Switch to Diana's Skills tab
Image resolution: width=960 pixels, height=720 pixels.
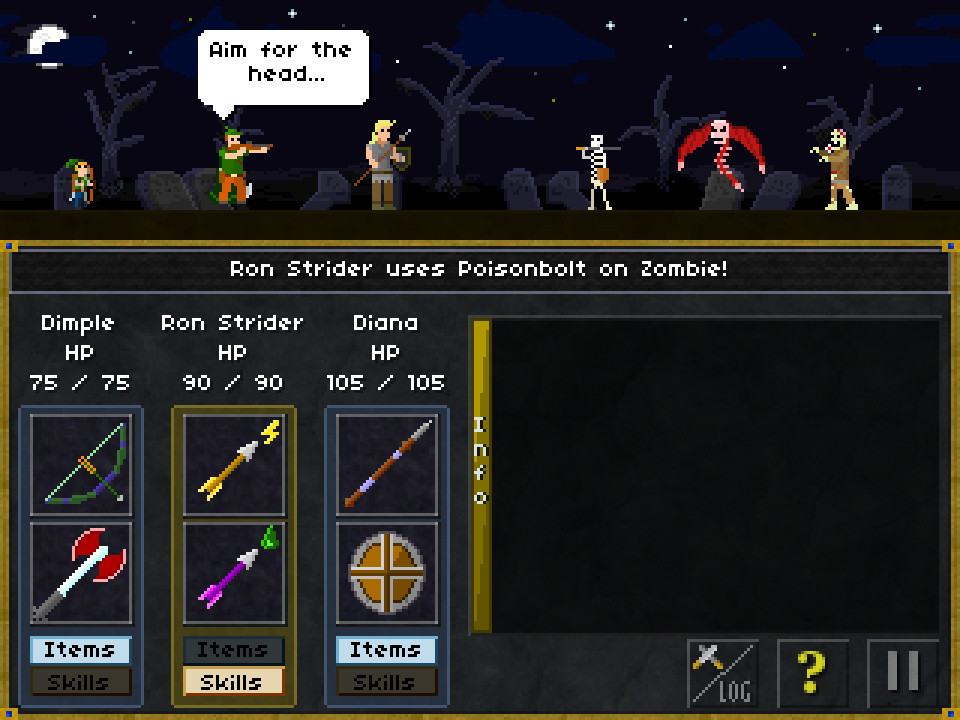pos(387,682)
